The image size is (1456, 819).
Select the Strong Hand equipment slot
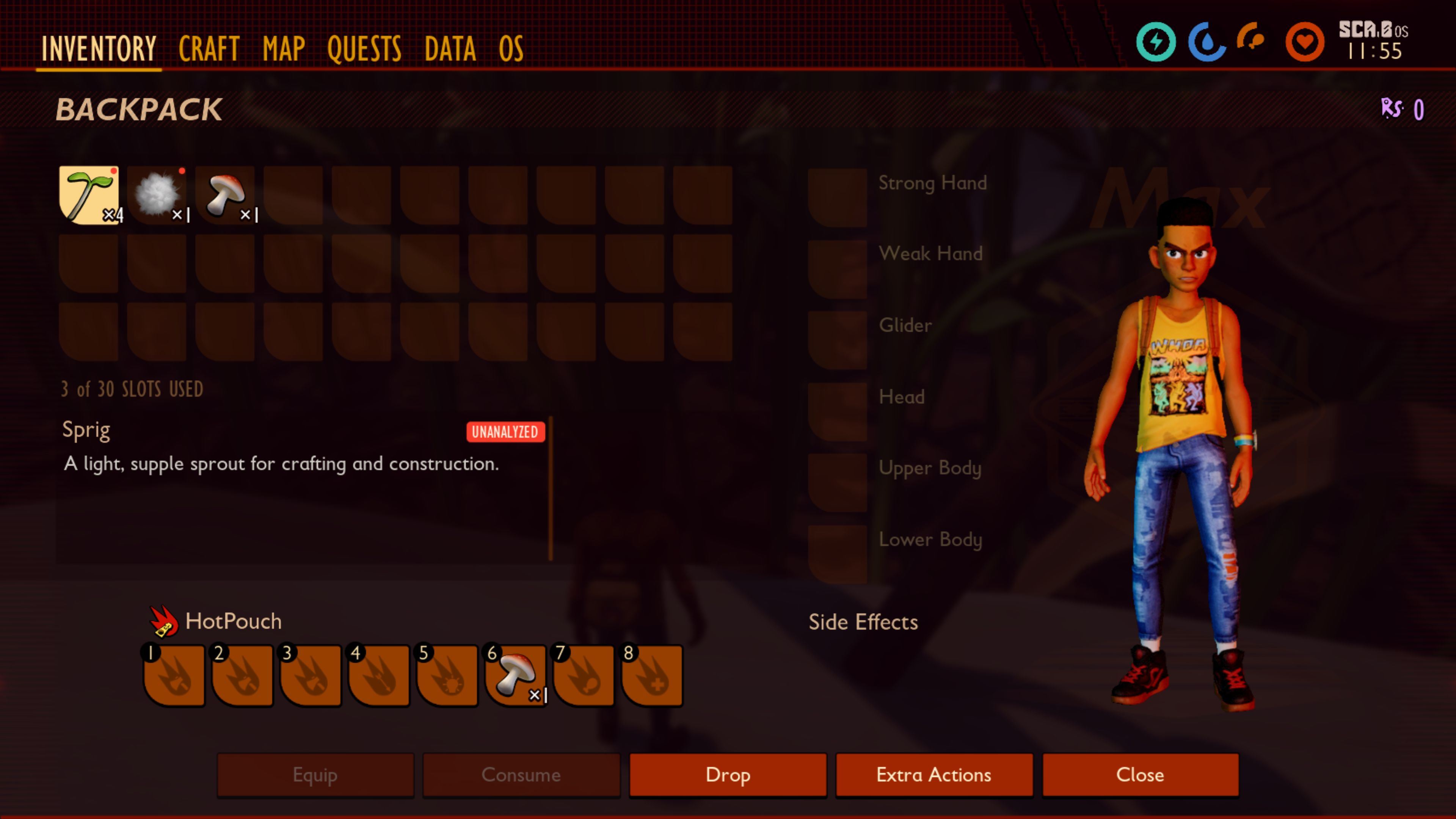(x=837, y=197)
